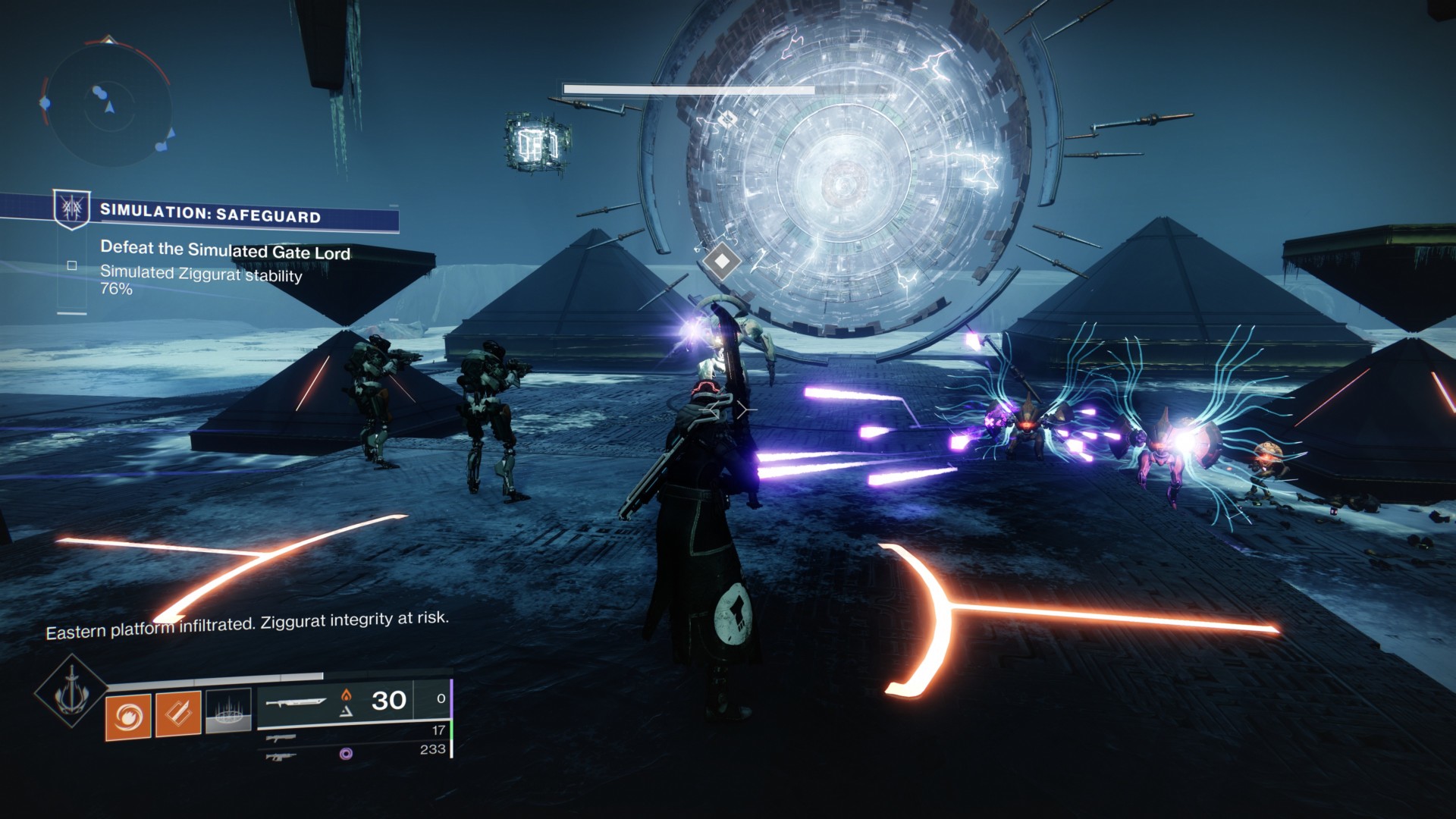1456x819 pixels.
Task: Cast the rift class ability
Action: [x=228, y=711]
